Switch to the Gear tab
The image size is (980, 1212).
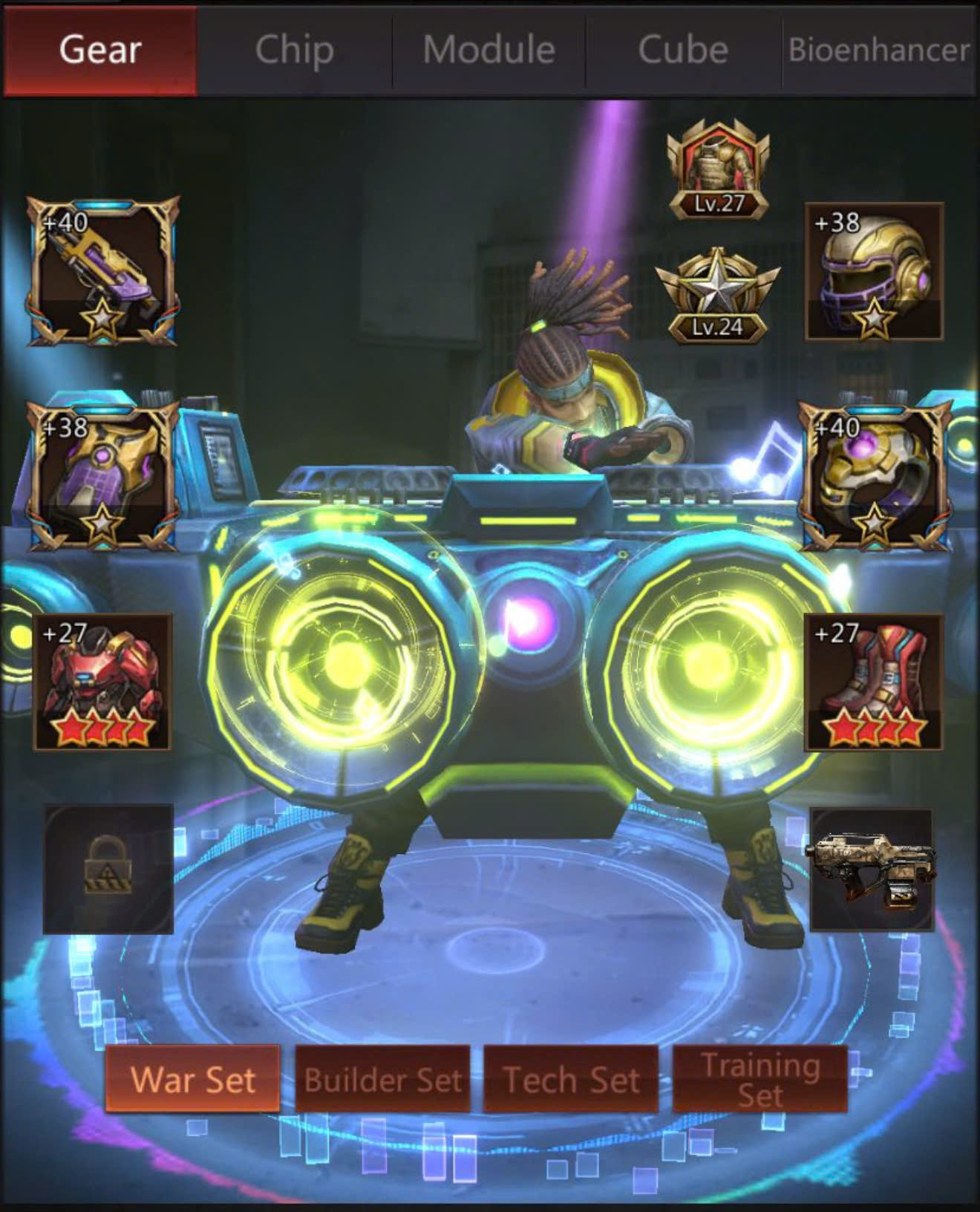[x=100, y=50]
